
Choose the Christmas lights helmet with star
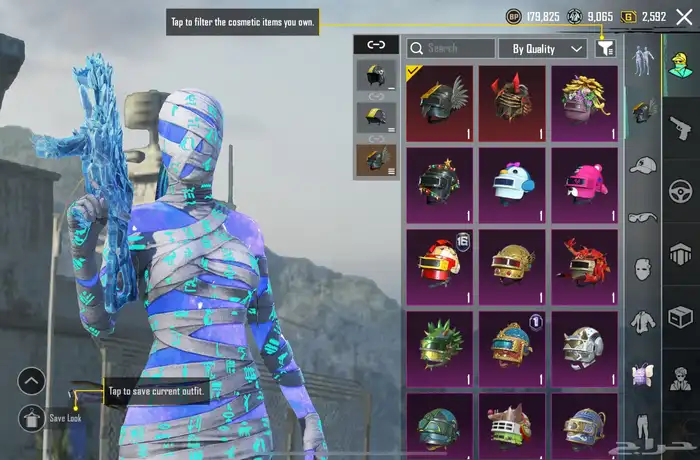point(439,184)
